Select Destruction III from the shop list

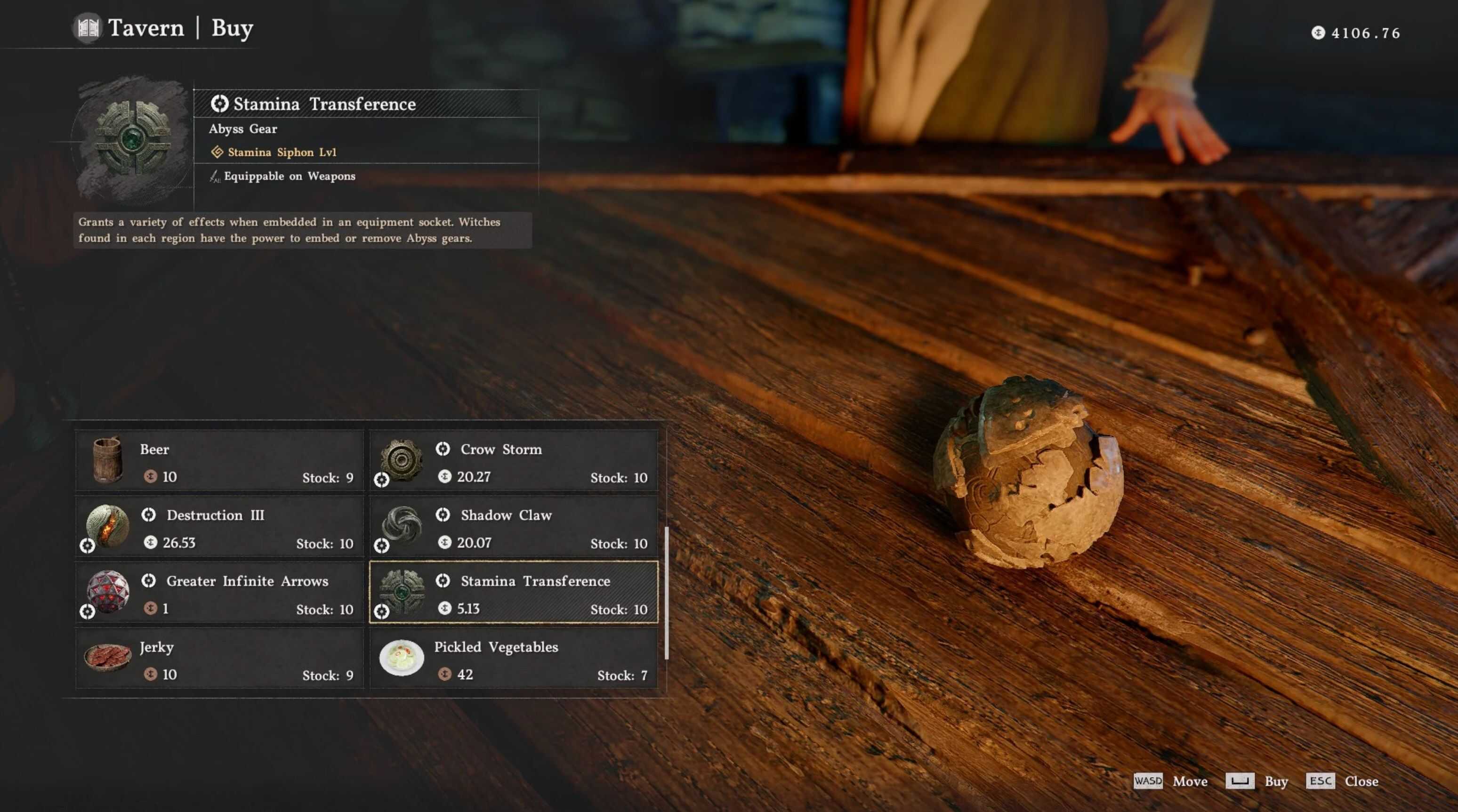[x=219, y=527]
